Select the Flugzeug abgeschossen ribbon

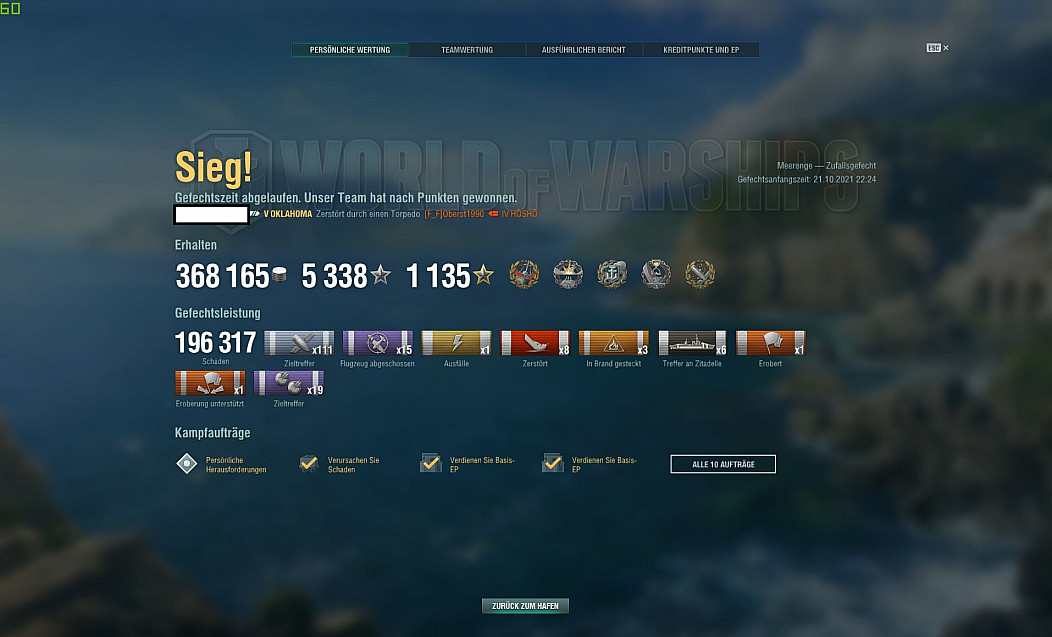(x=378, y=344)
